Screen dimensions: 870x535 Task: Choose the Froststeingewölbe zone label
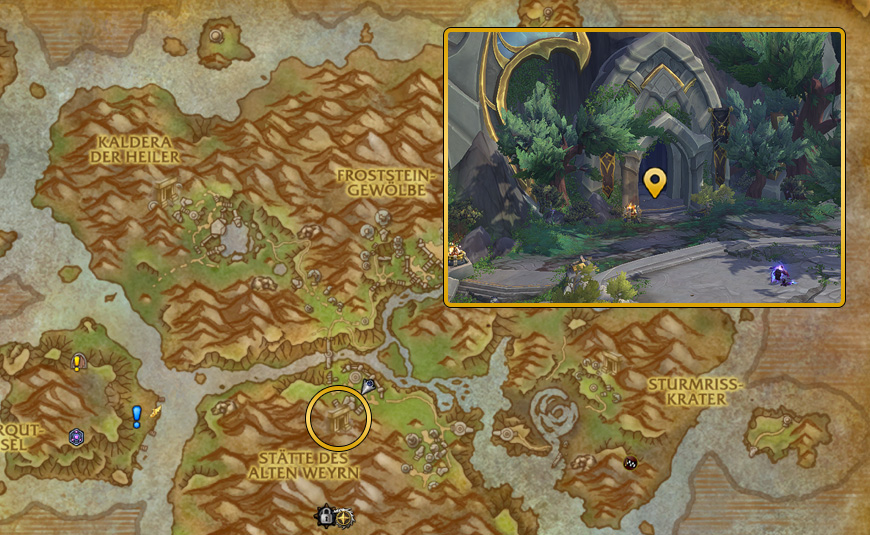coord(382,182)
